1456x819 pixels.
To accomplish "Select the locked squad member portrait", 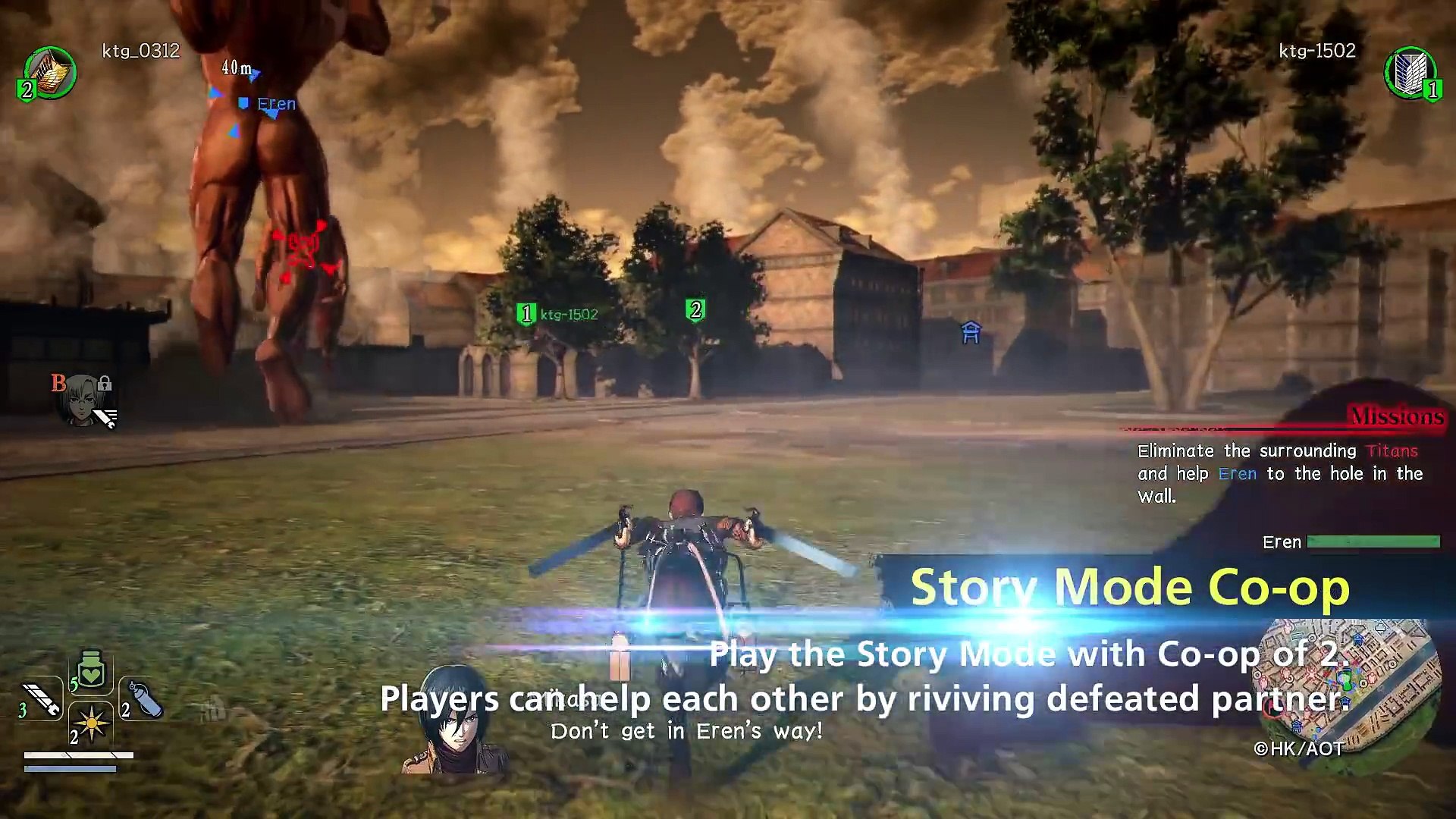I will click(x=82, y=400).
